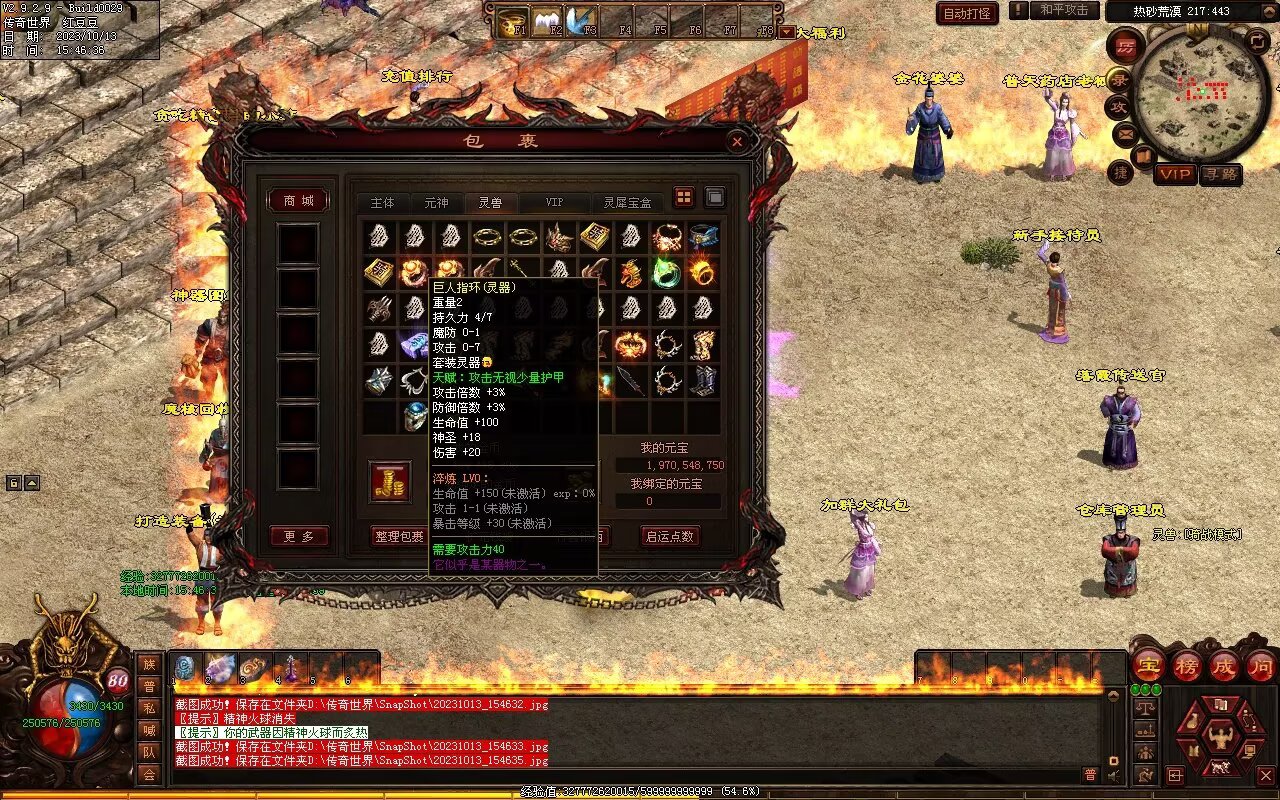Close the 包裹 inventory window
The width and height of the screenshot is (1280, 800).
(x=737, y=142)
